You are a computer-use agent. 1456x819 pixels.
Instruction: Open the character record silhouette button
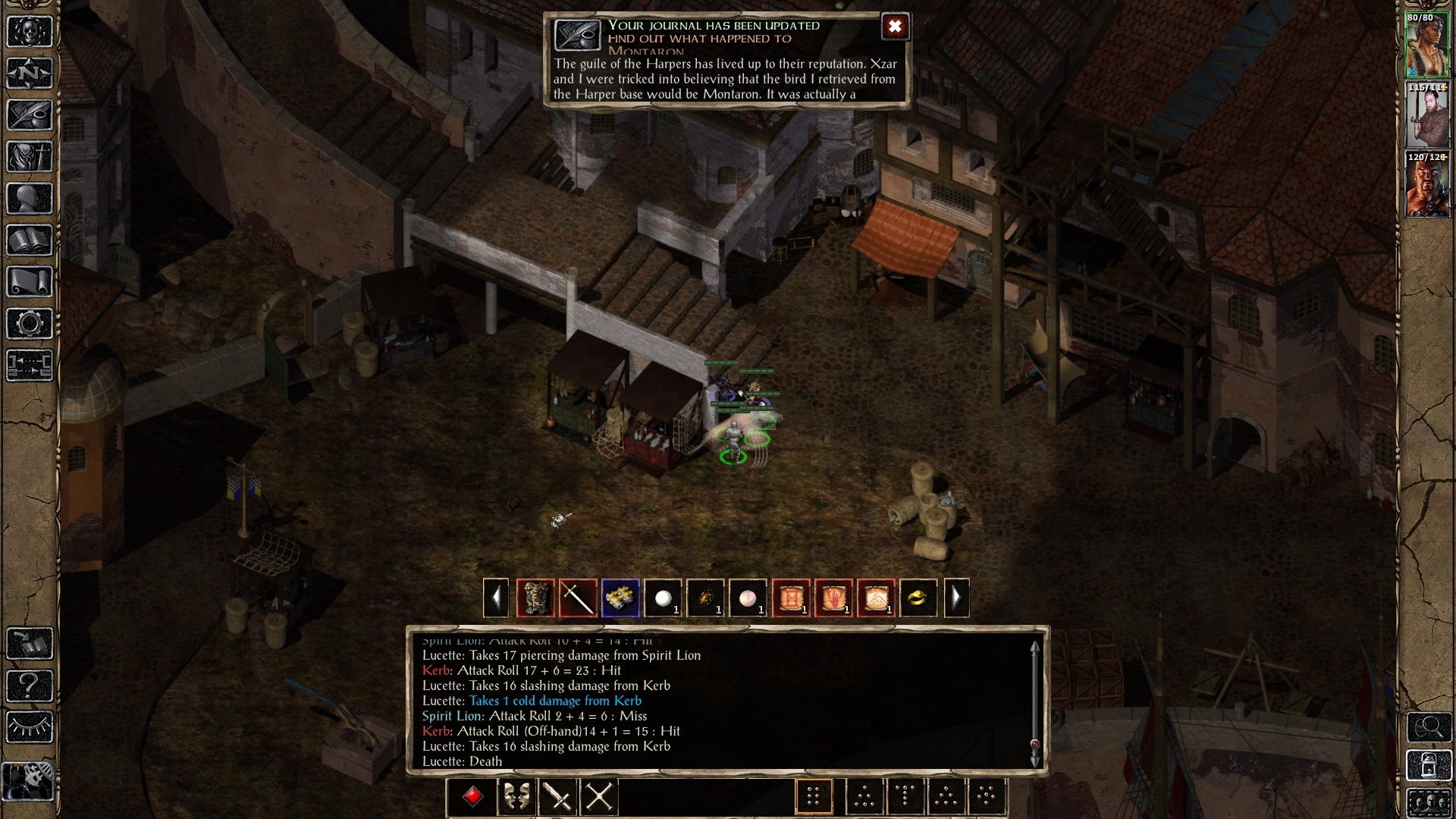pyautogui.click(x=30, y=199)
